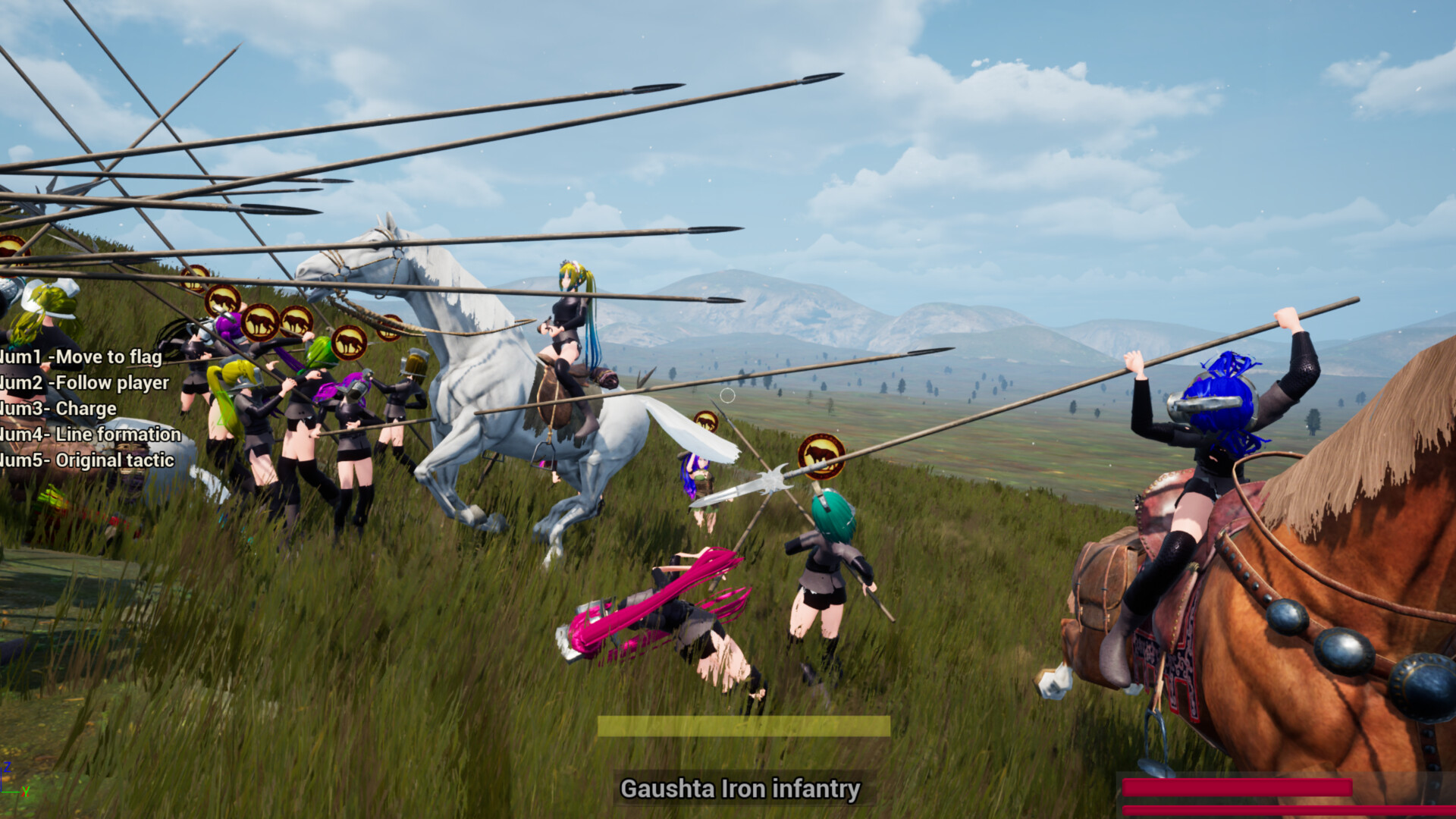This screenshot has width=1456, height=819.
Task: Expand the Gaushta Iron infantry unit banner
Action: tap(742, 789)
